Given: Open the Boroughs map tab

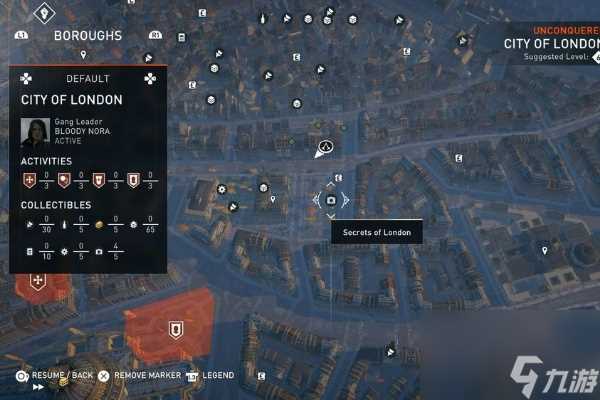Looking at the screenshot, I should click(87, 36).
